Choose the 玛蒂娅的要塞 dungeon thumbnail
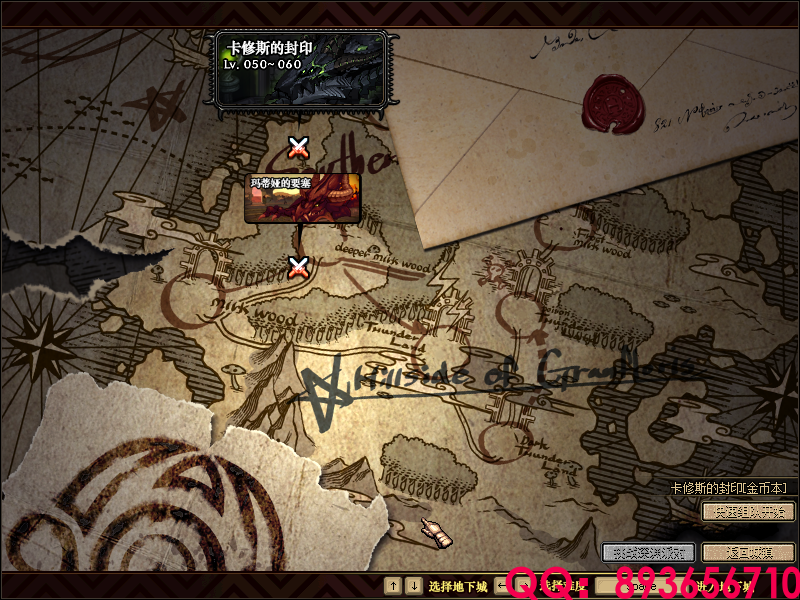800x600 pixels. click(x=302, y=198)
